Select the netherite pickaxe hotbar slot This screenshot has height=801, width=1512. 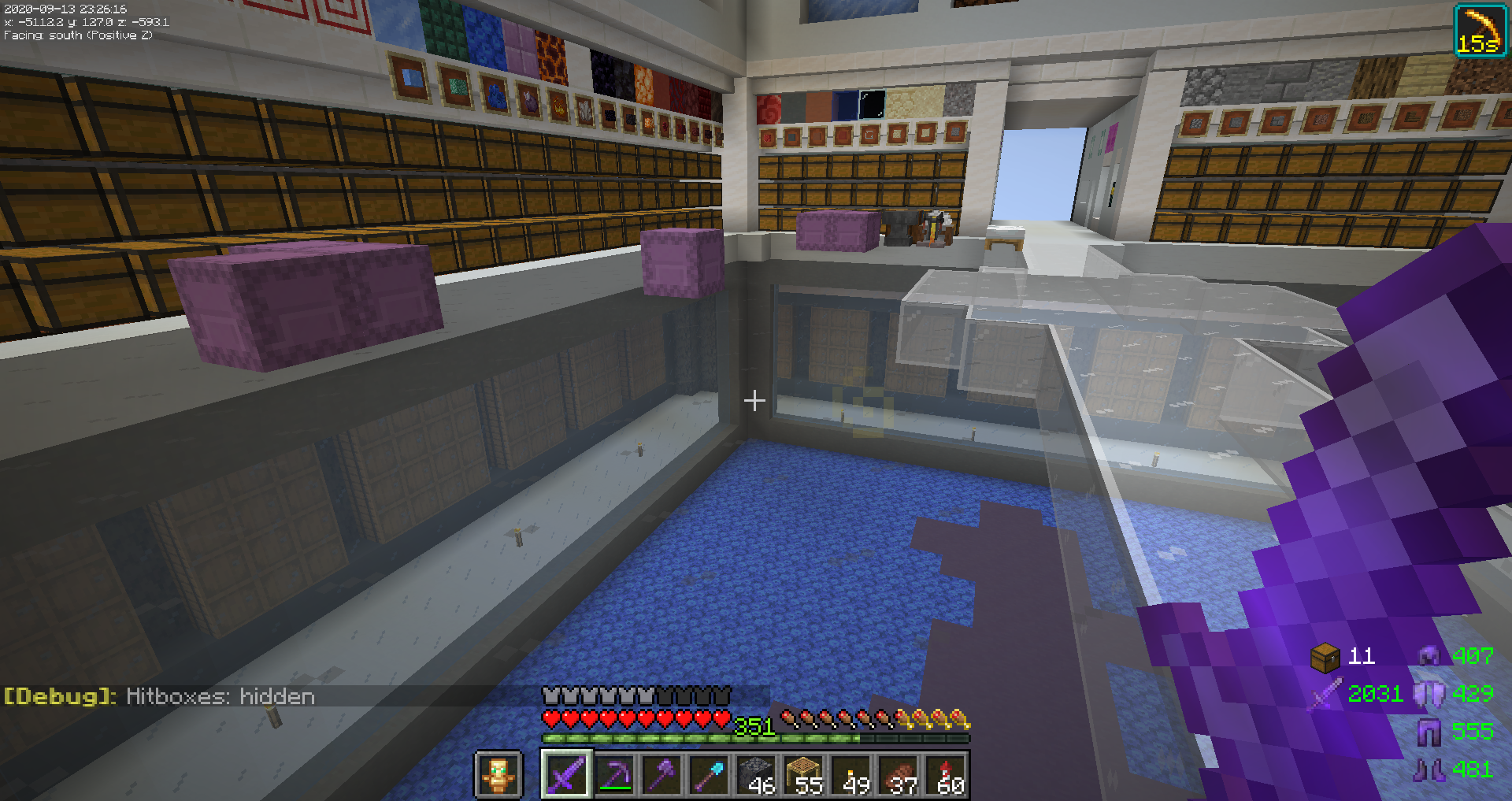tap(615, 774)
